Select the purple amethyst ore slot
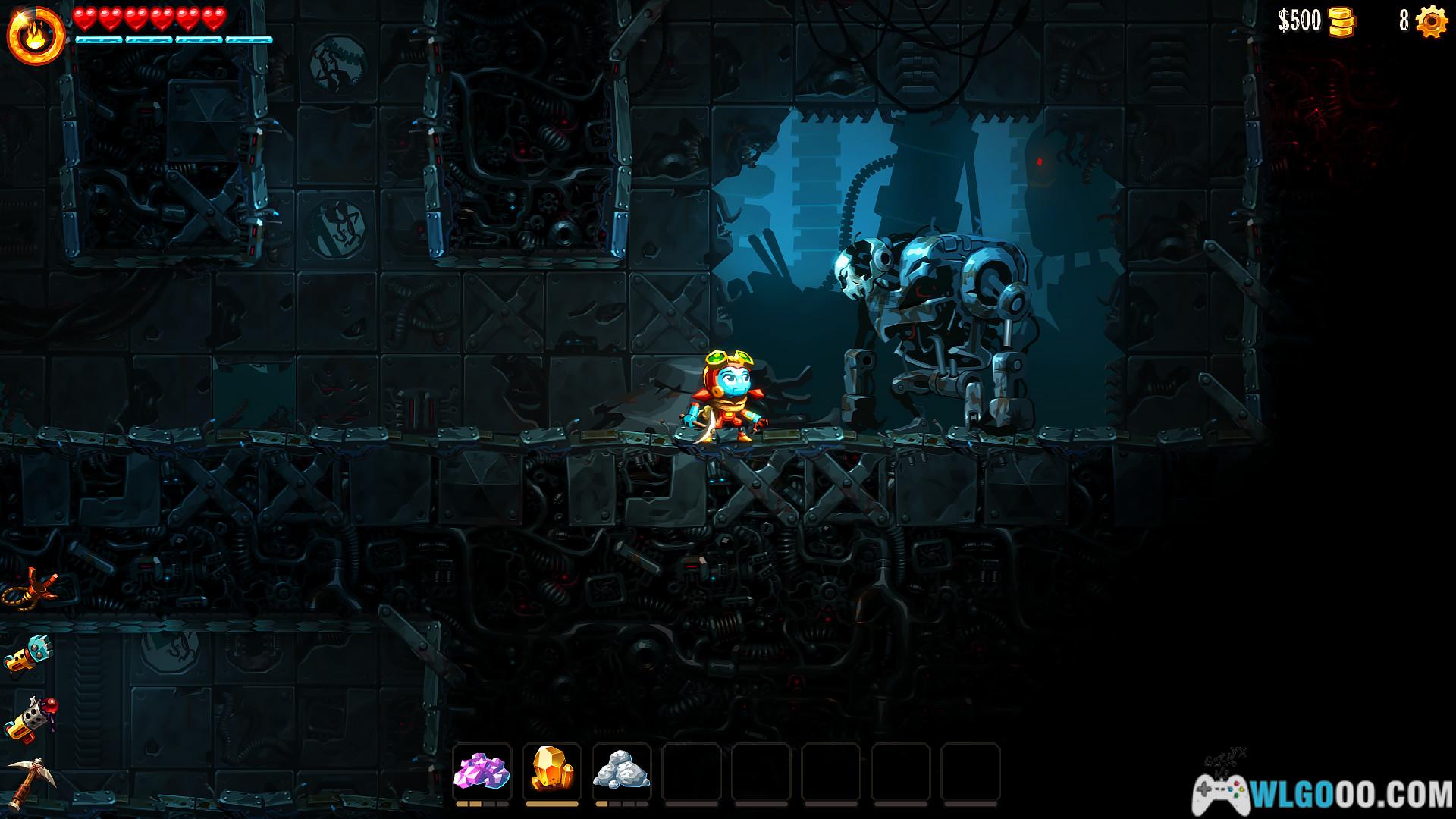 tap(482, 772)
